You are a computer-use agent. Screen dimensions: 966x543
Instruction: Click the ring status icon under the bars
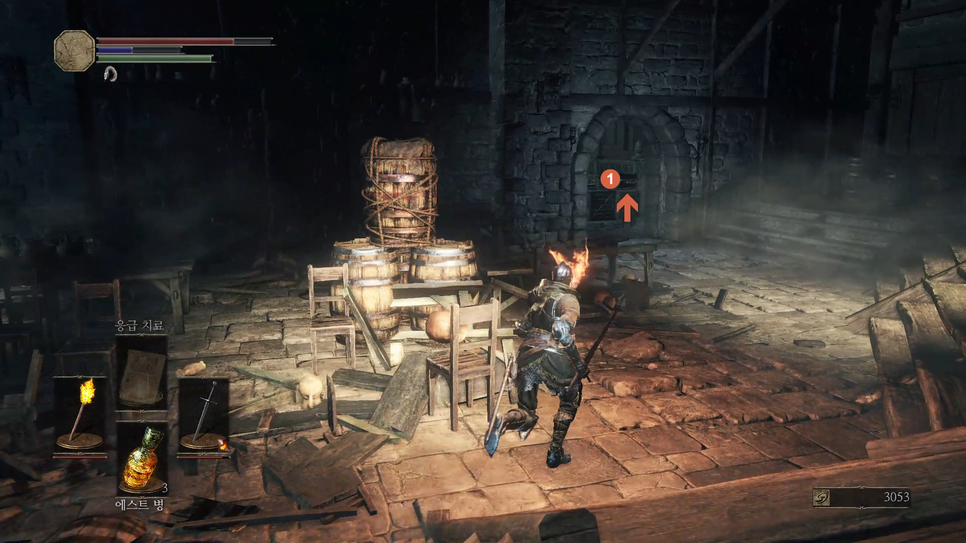(110, 74)
